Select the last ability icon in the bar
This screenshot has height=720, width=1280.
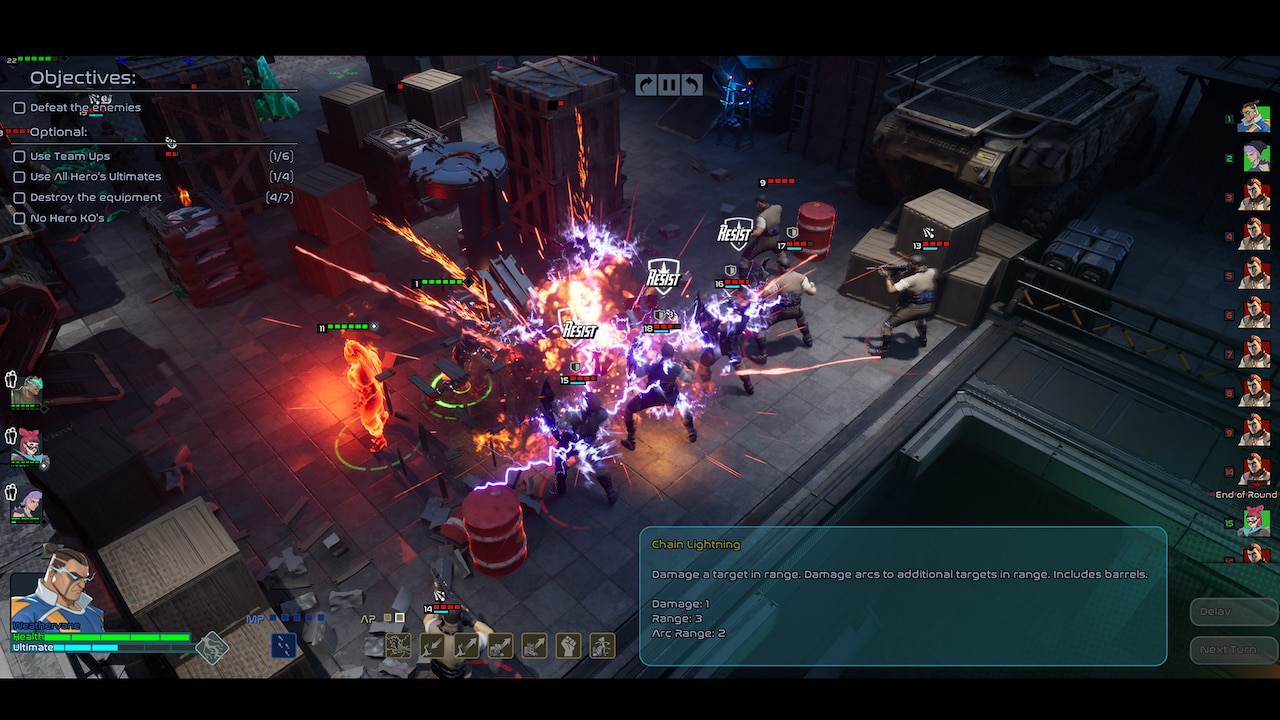coord(602,646)
